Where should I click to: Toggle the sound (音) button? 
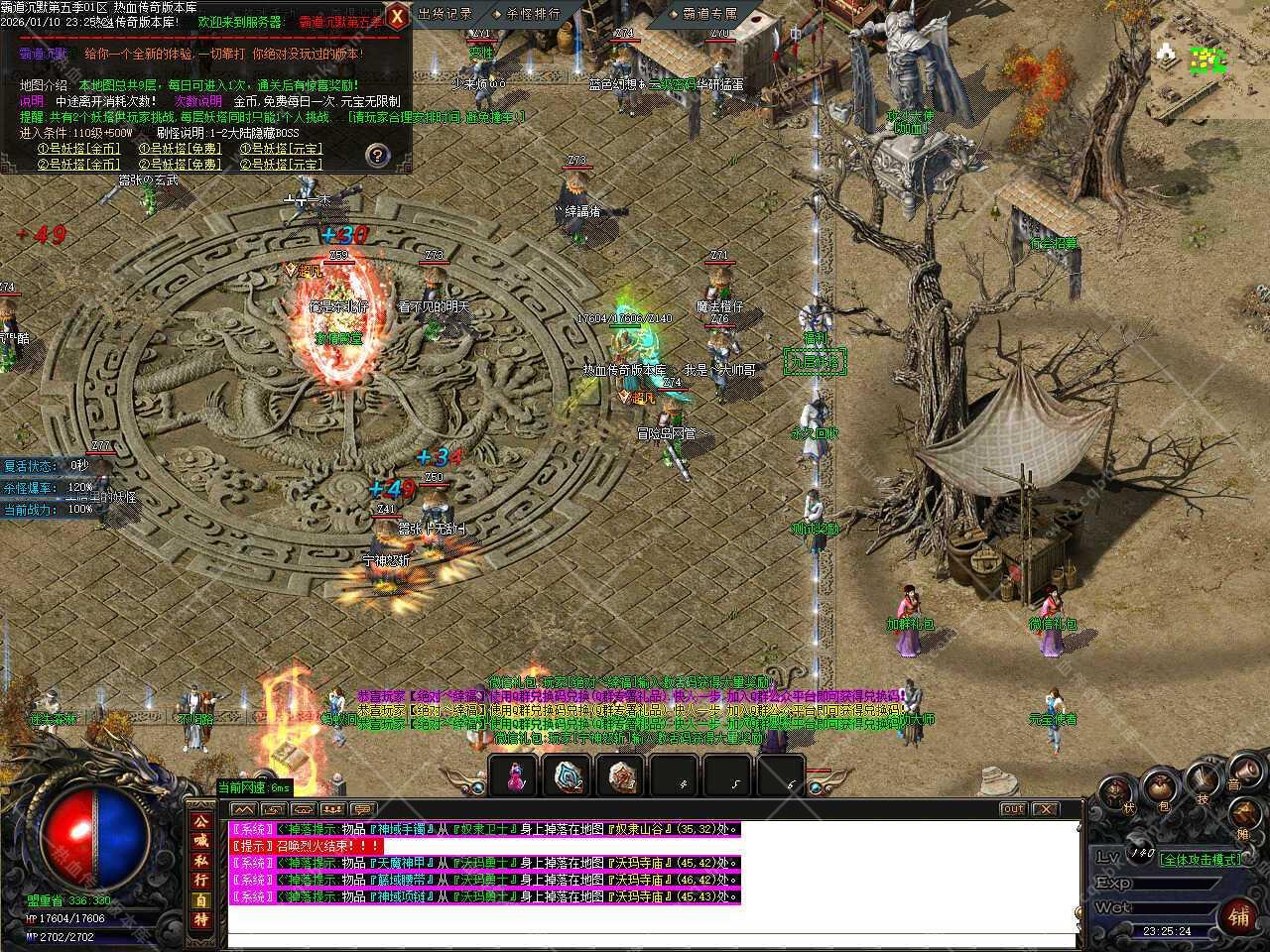coord(1244,770)
